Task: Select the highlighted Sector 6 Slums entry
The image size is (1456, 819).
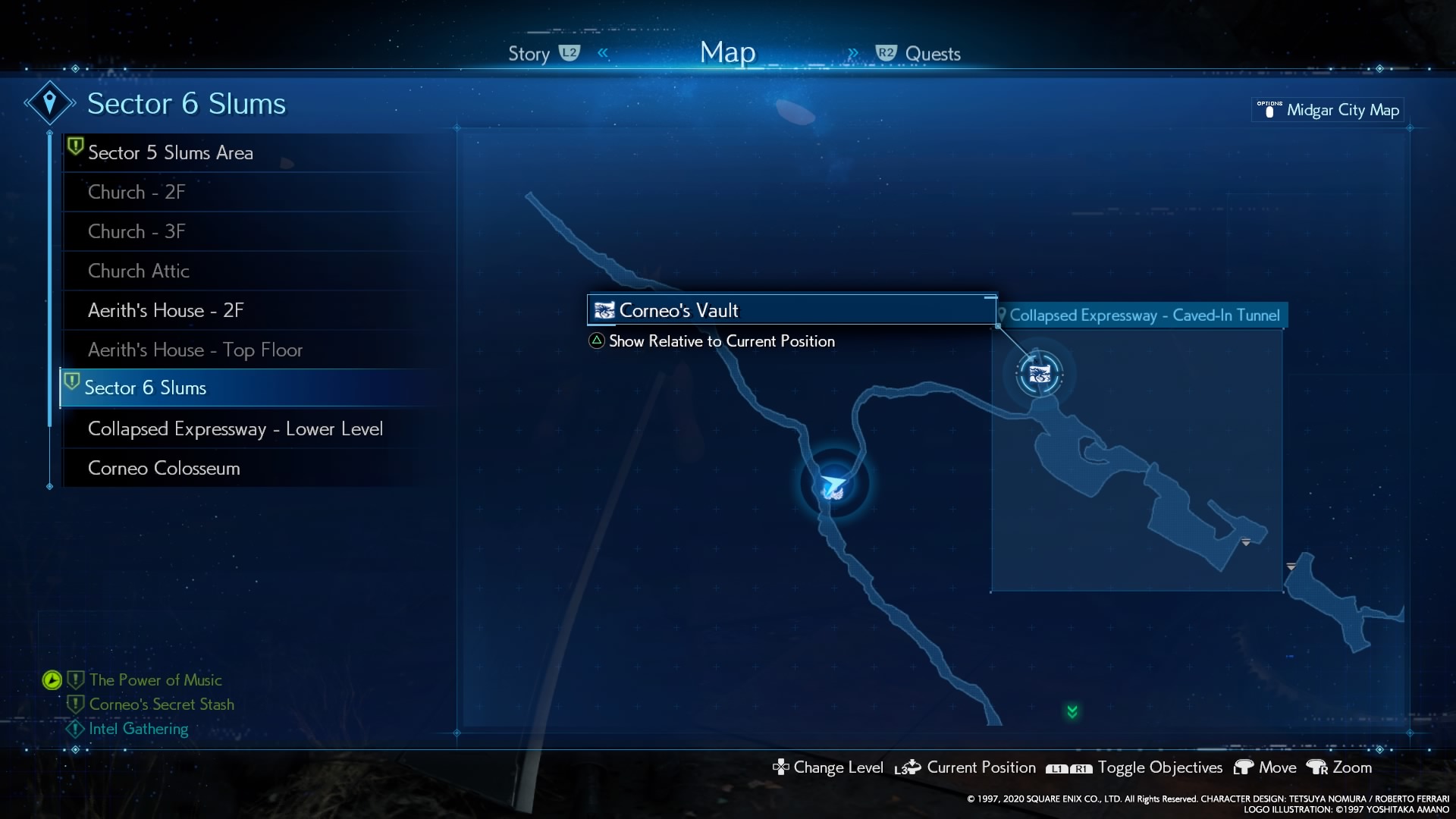Action: 146,388
